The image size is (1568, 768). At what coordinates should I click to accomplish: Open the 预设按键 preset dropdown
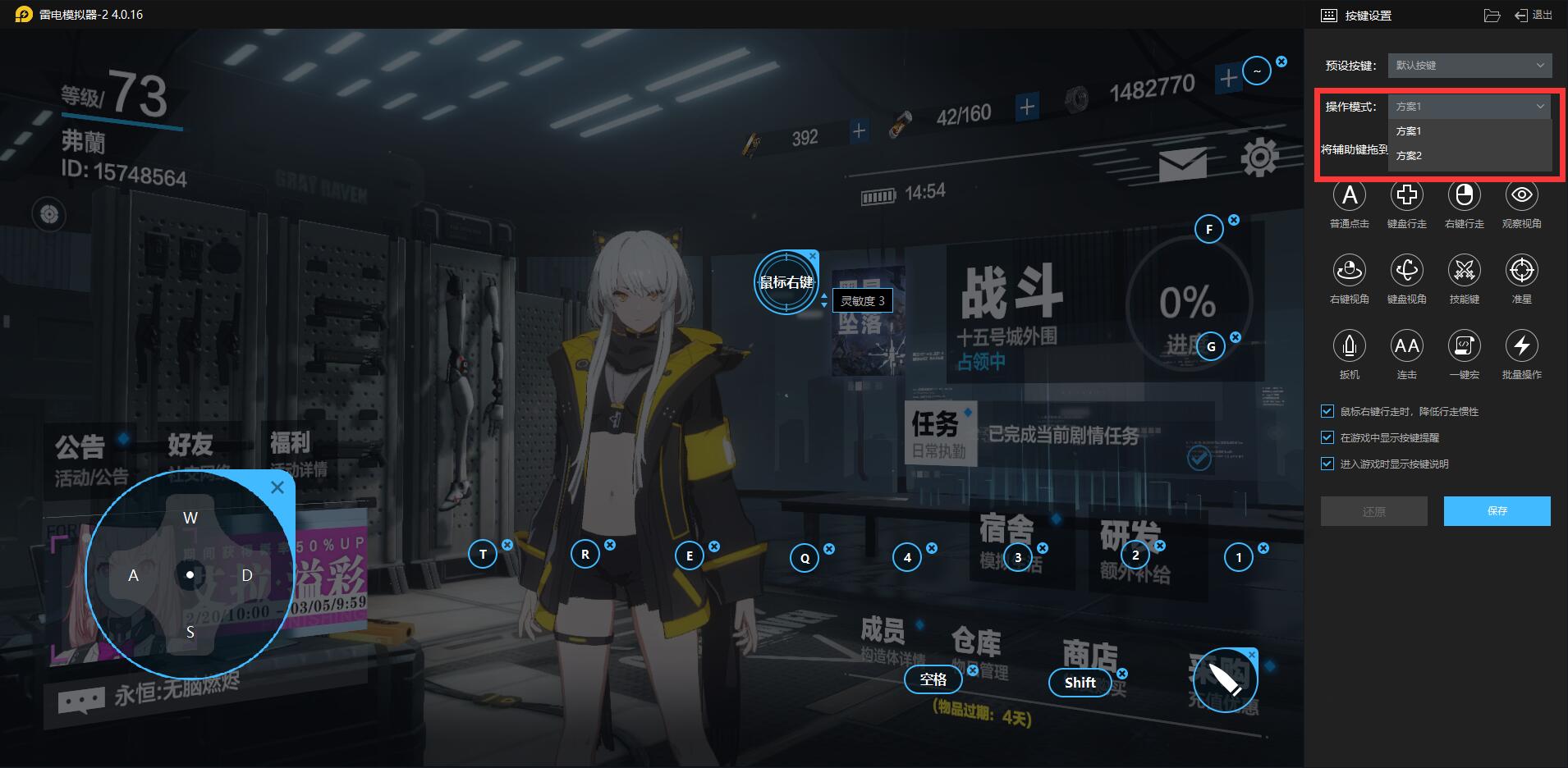click(x=1468, y=66)
